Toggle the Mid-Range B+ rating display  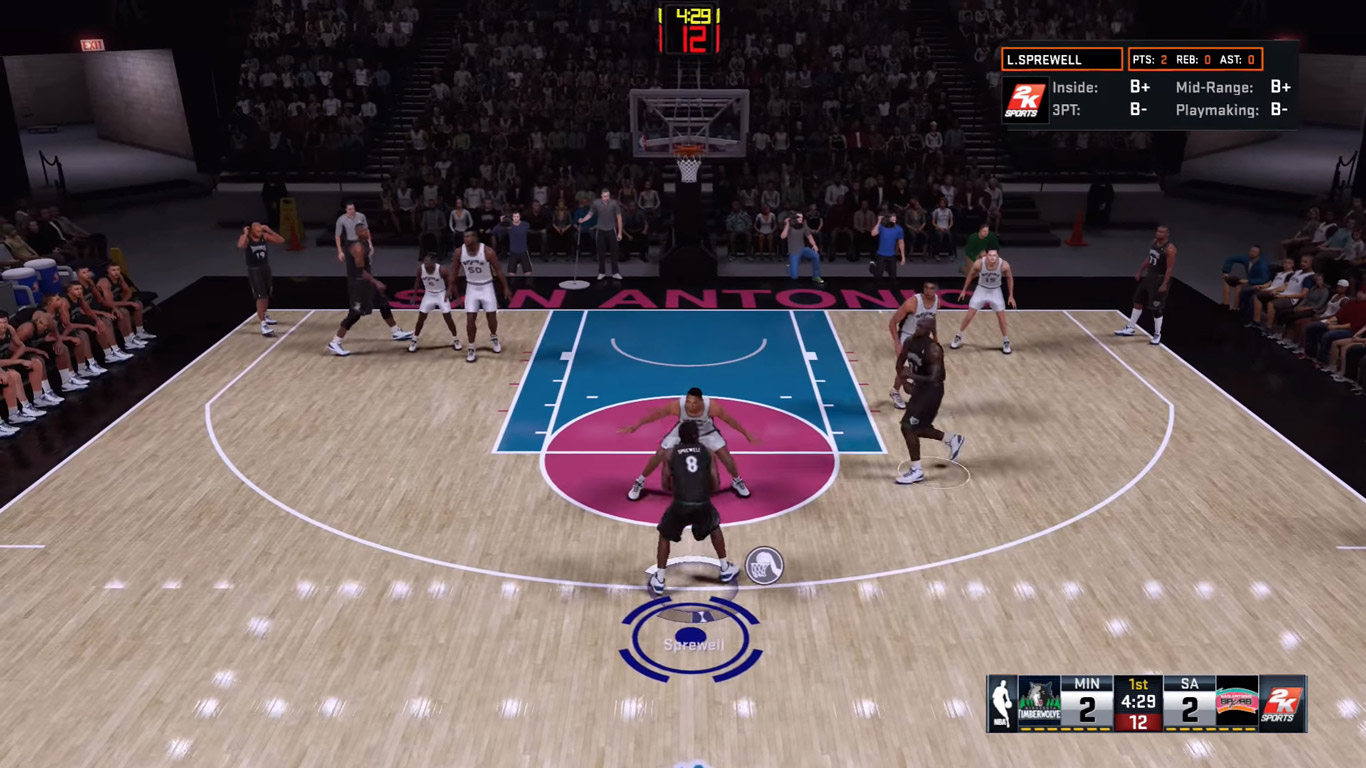coord(1281,88)
